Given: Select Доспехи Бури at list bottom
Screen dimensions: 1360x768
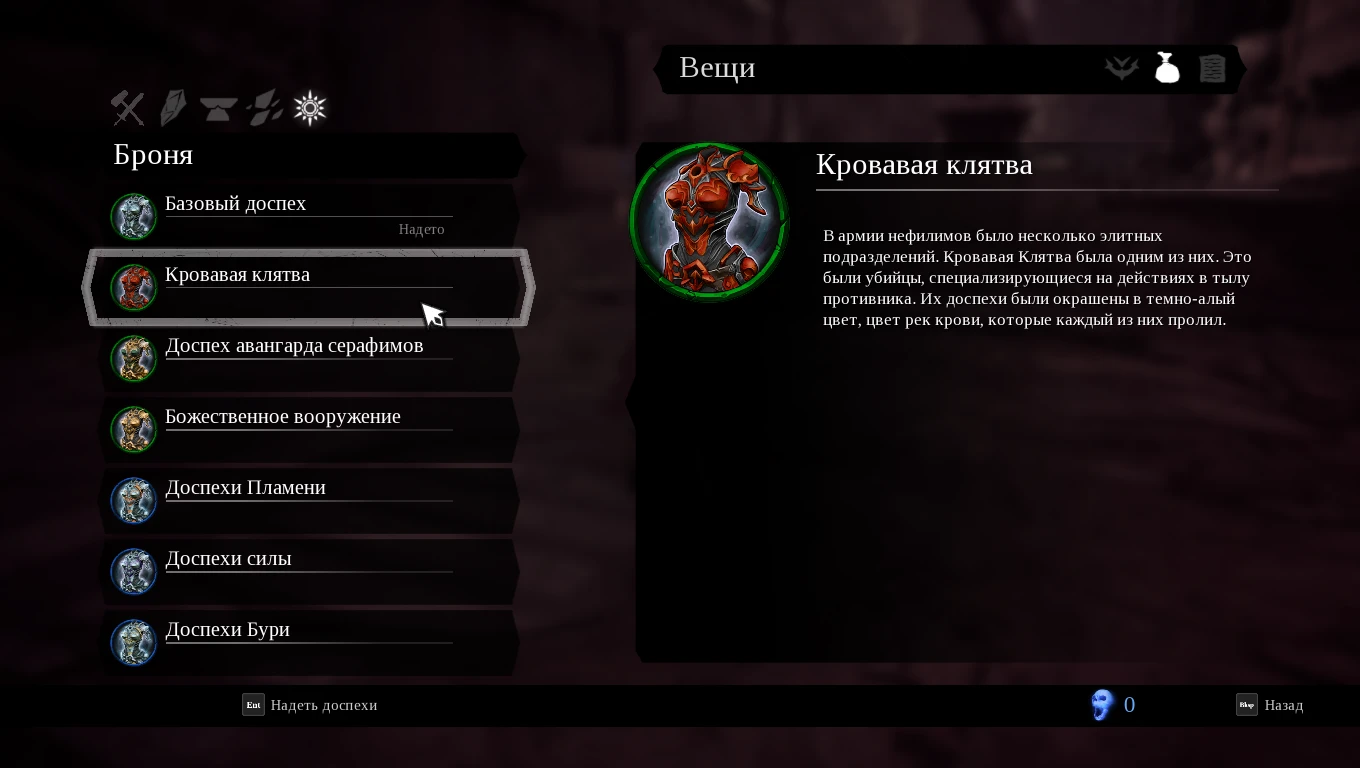Looking at the screenshot, I should coord(227,629).
